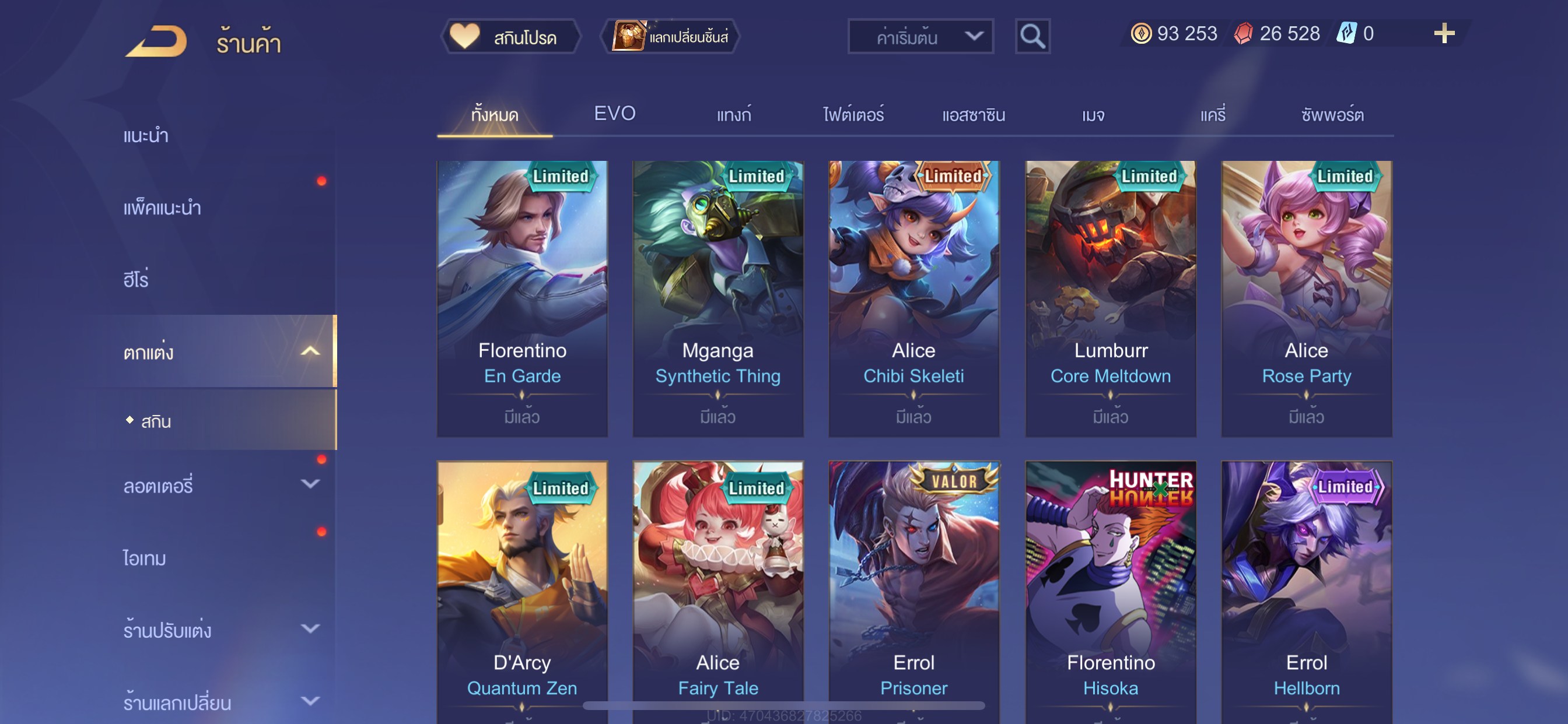Open the skin fragment exchange
Viewport: 1568px width, 724px height.
(x=671, y=37)
